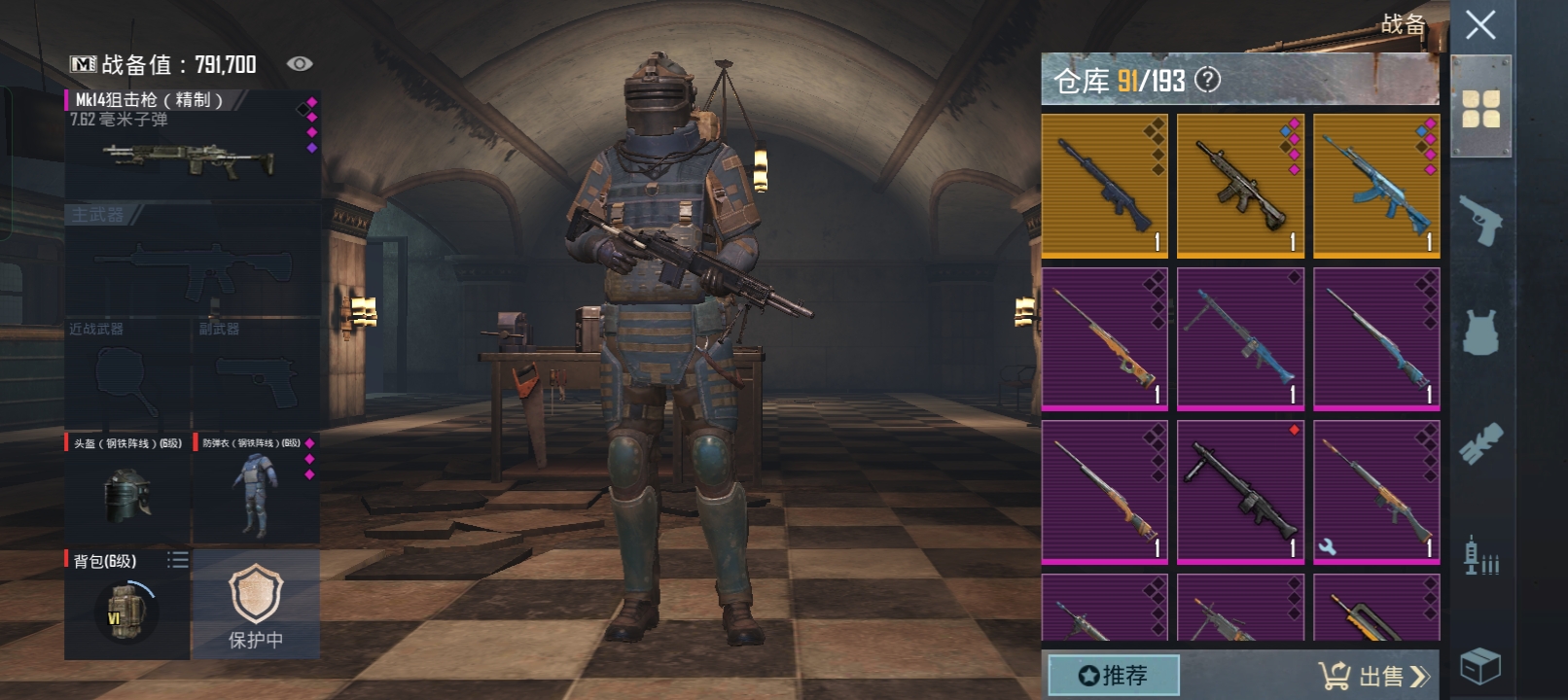Switch to the pistol weapons tab
Viewport: 1568px width, 700px height.
(x=1480, y=222)
